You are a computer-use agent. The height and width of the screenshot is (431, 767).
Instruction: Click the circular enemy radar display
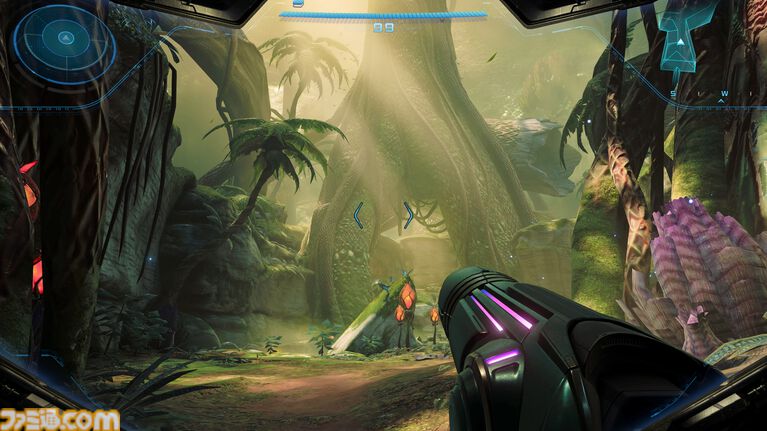pos(65,40)
